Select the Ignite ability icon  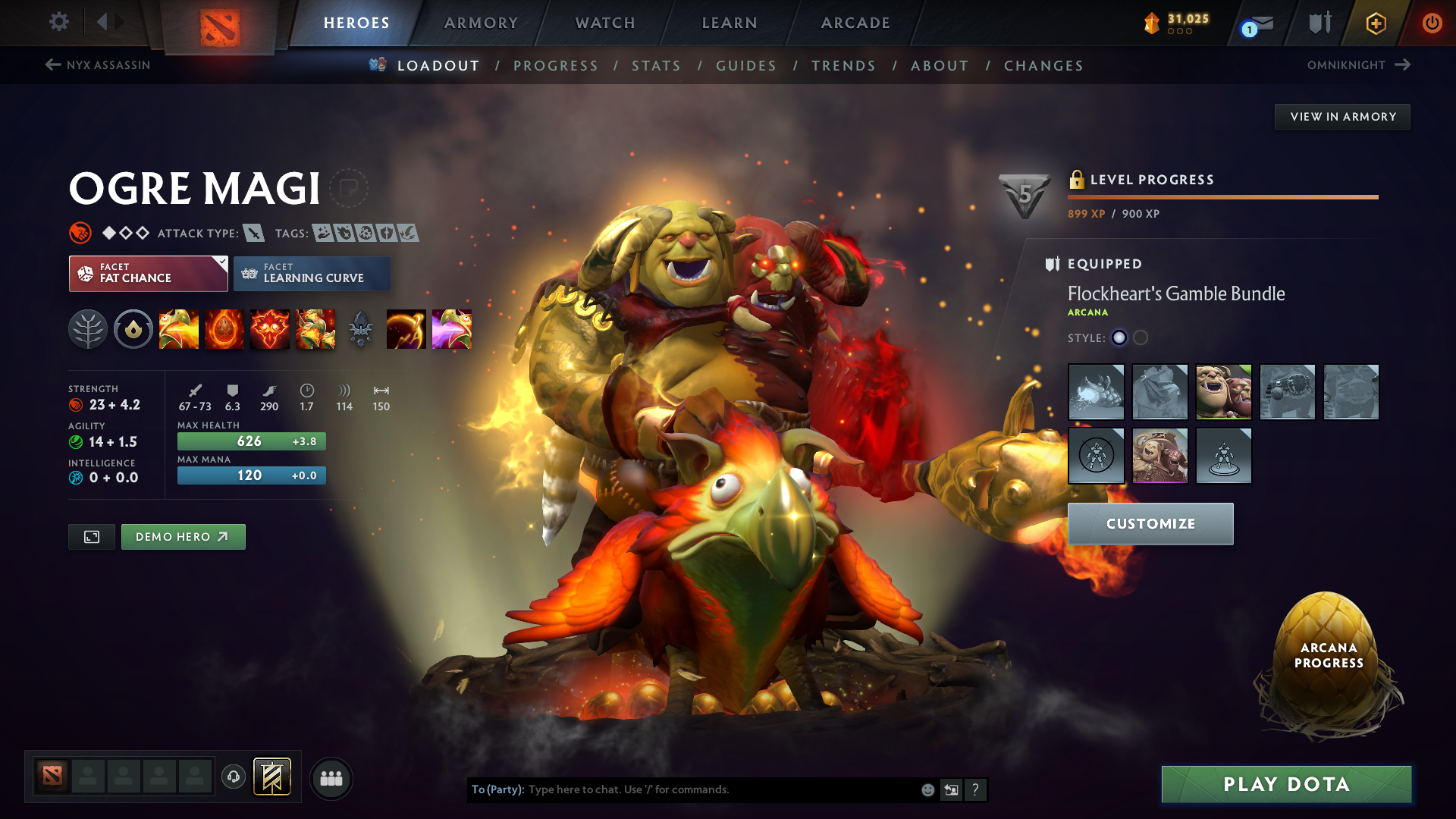pos(224,329)
